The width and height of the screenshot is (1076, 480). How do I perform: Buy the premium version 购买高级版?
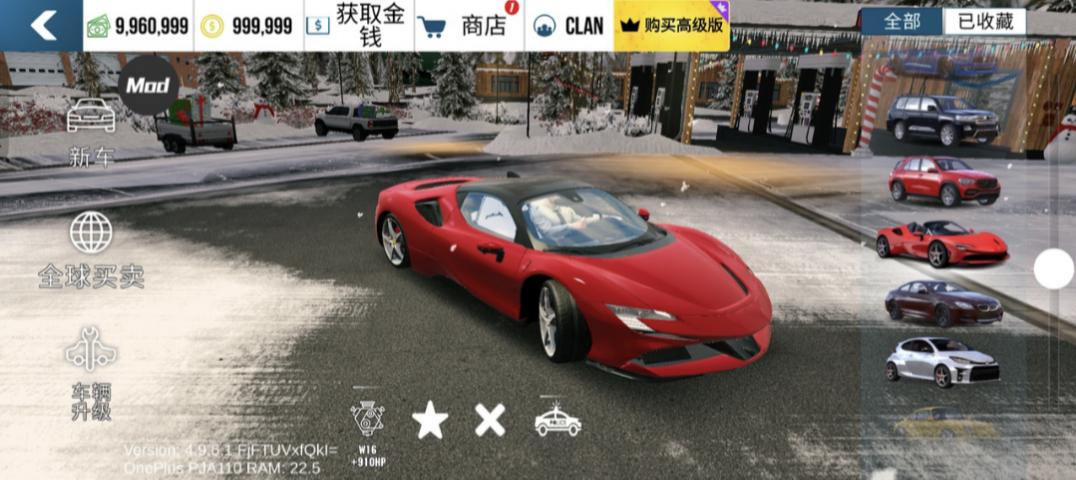click(x=672, y=26)
